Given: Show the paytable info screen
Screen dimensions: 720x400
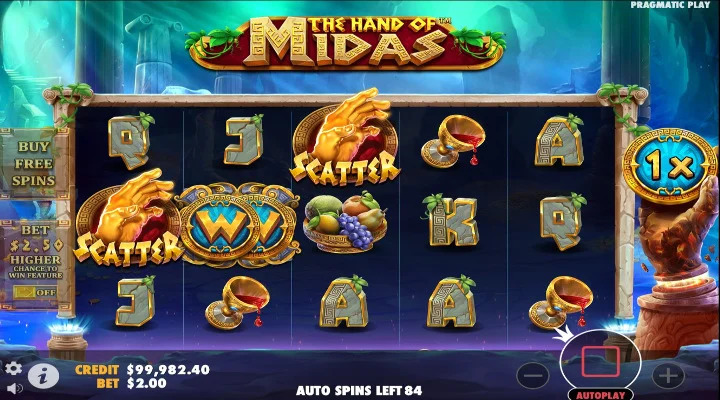Looking at the screenshot, I should [42, 375].
